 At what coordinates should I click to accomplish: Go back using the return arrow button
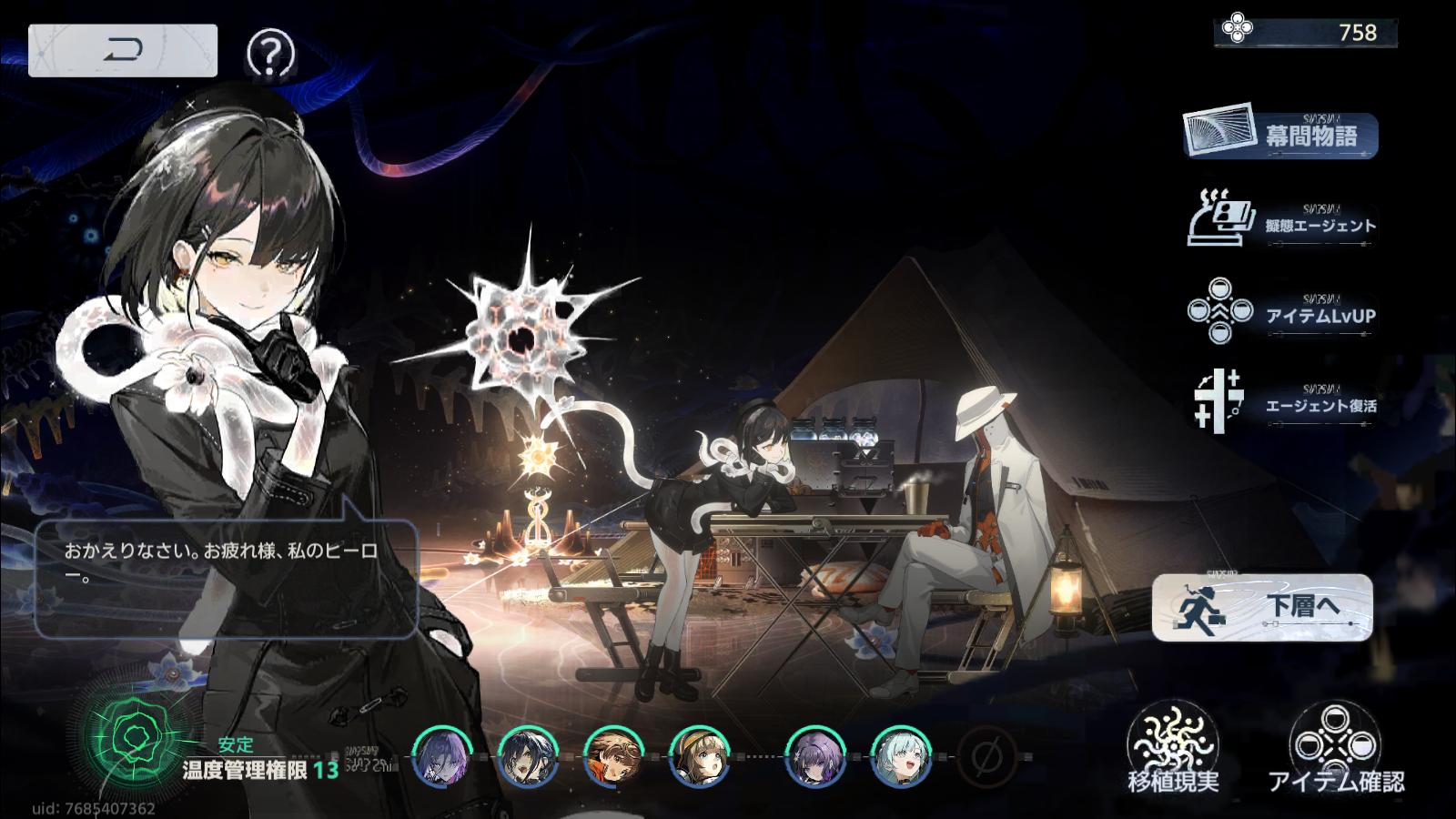123,50
